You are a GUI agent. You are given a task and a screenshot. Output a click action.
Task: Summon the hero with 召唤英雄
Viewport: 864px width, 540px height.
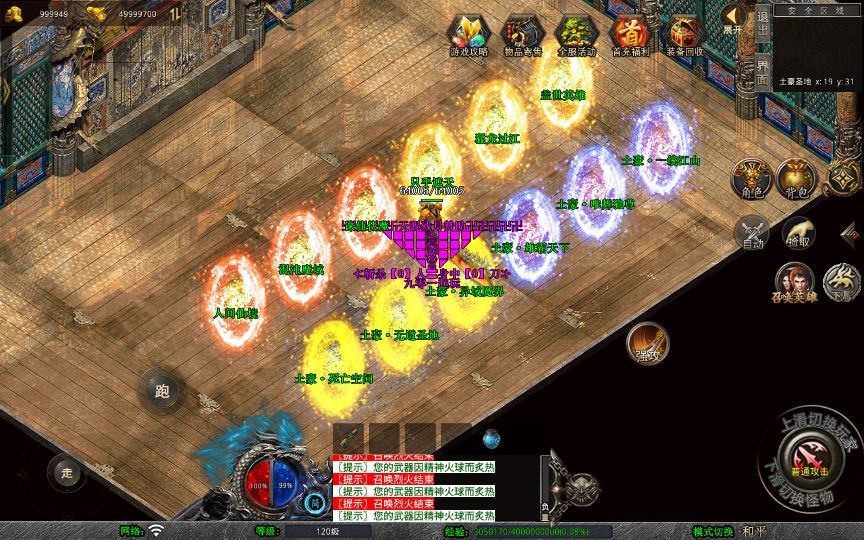tap(794, 281)
